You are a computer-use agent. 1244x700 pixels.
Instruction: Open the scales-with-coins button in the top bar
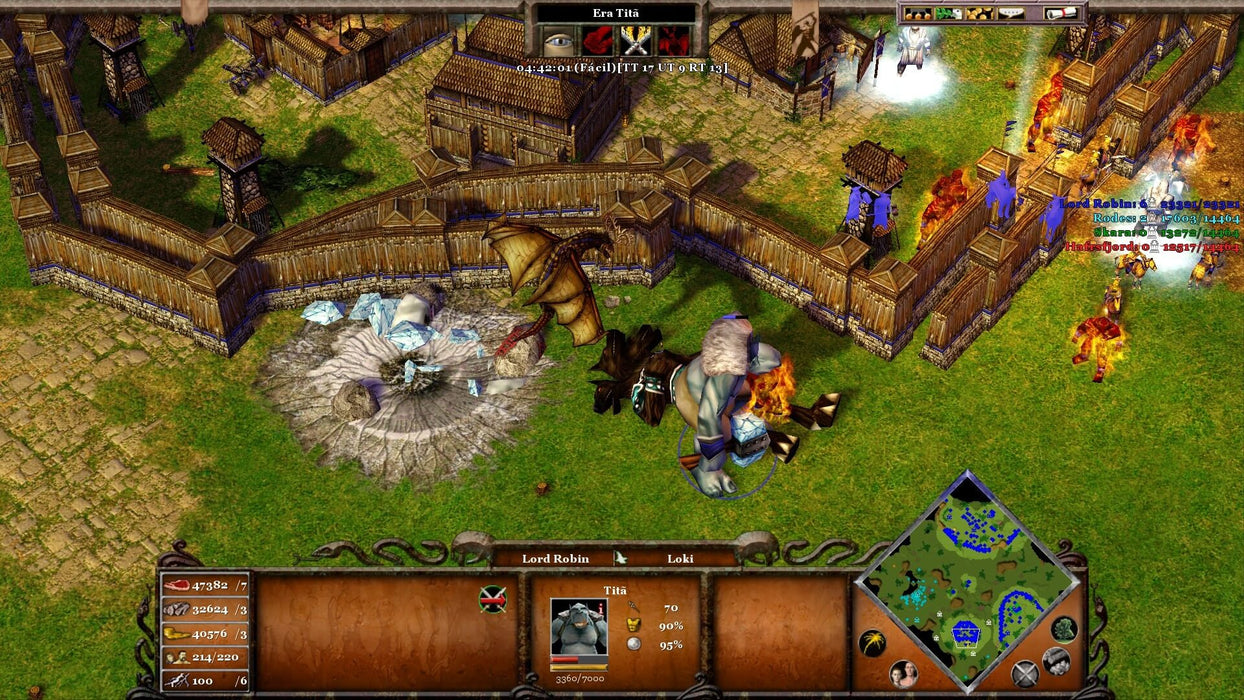coord(917,13)
